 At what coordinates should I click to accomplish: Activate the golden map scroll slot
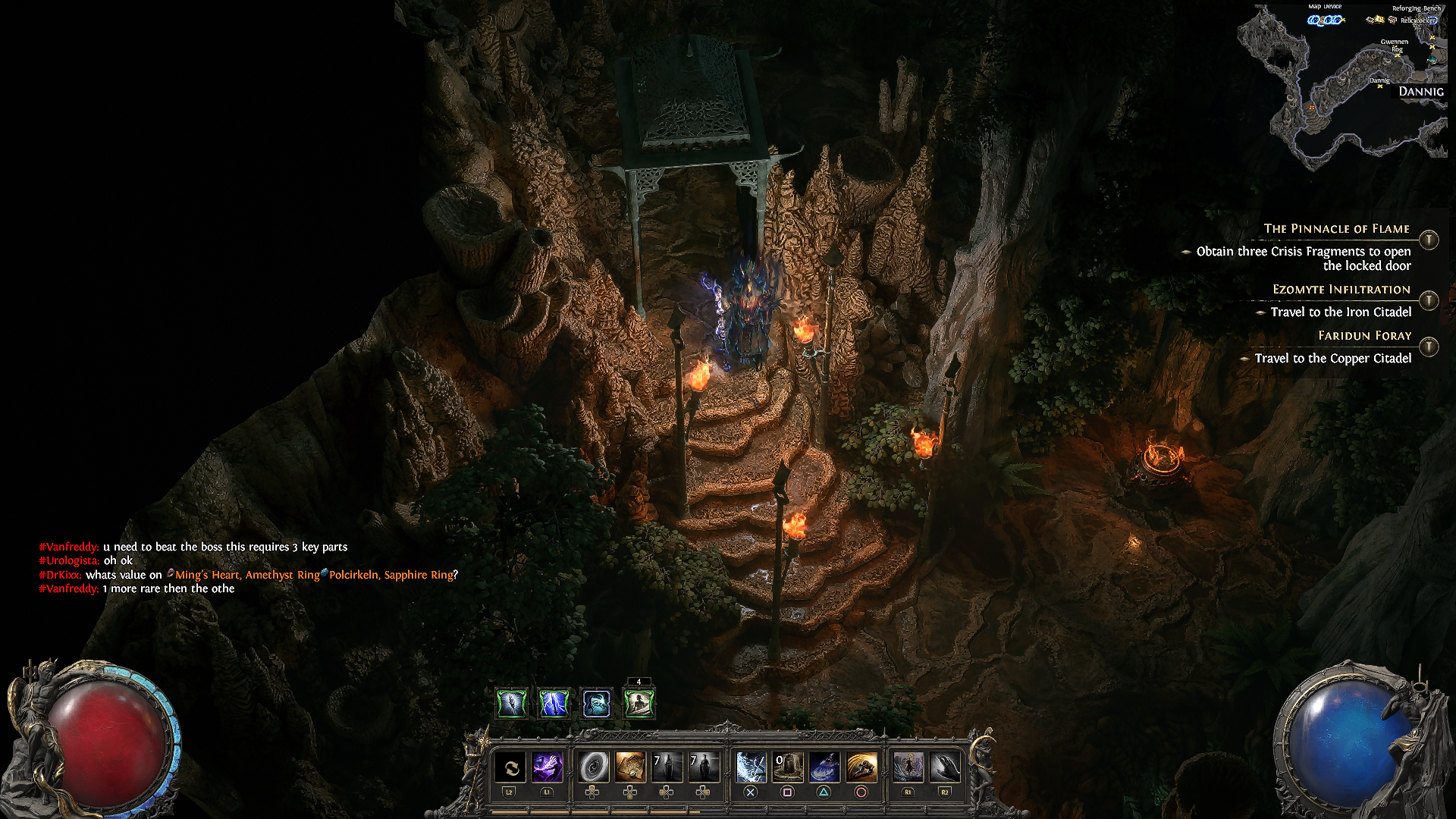click(630, 767)
